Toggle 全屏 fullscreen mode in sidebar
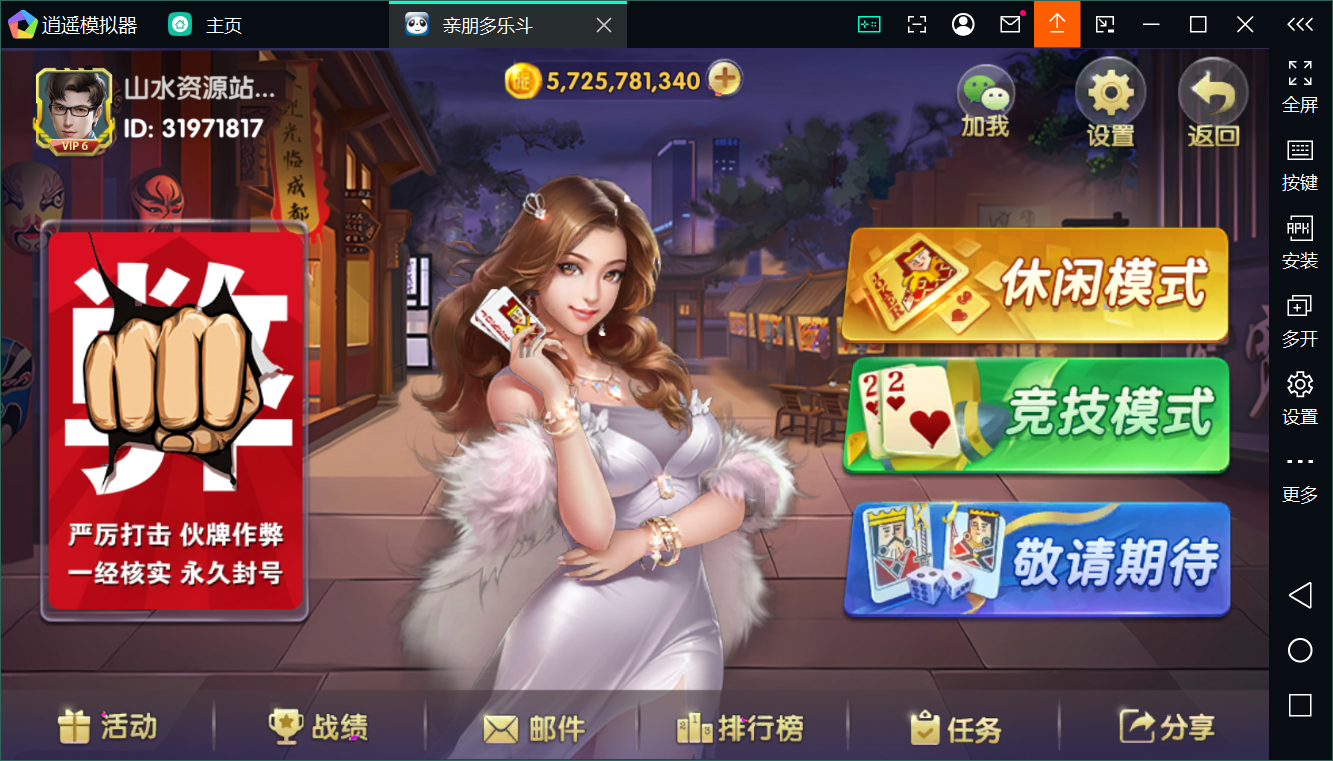The height and width of the screenshot is (761, 1333). [1299, 86]
